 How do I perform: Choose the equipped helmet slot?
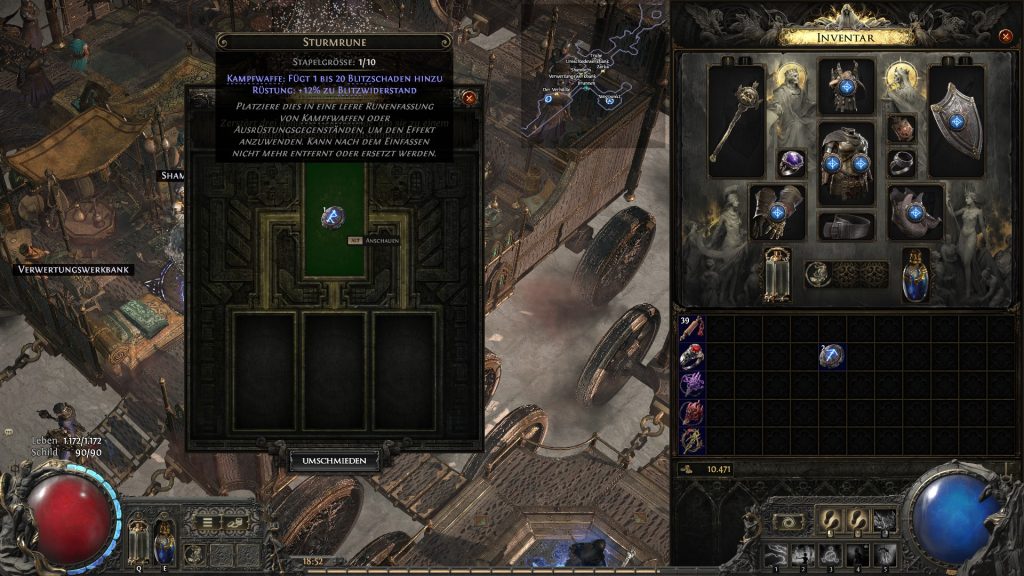point(846,86)
